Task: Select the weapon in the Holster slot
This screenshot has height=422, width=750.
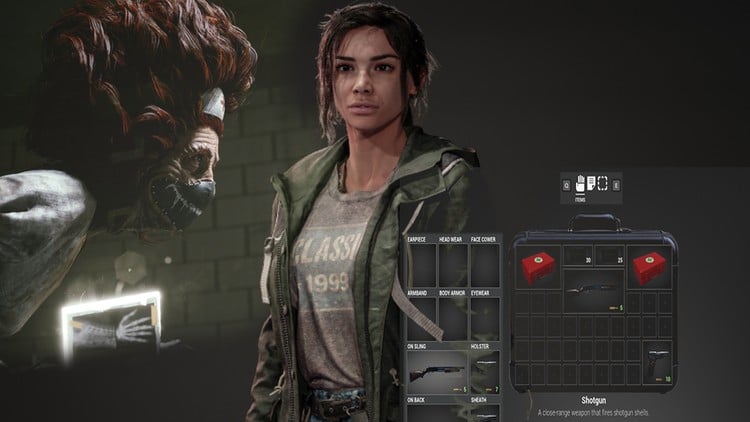Action: coord(485,370)
